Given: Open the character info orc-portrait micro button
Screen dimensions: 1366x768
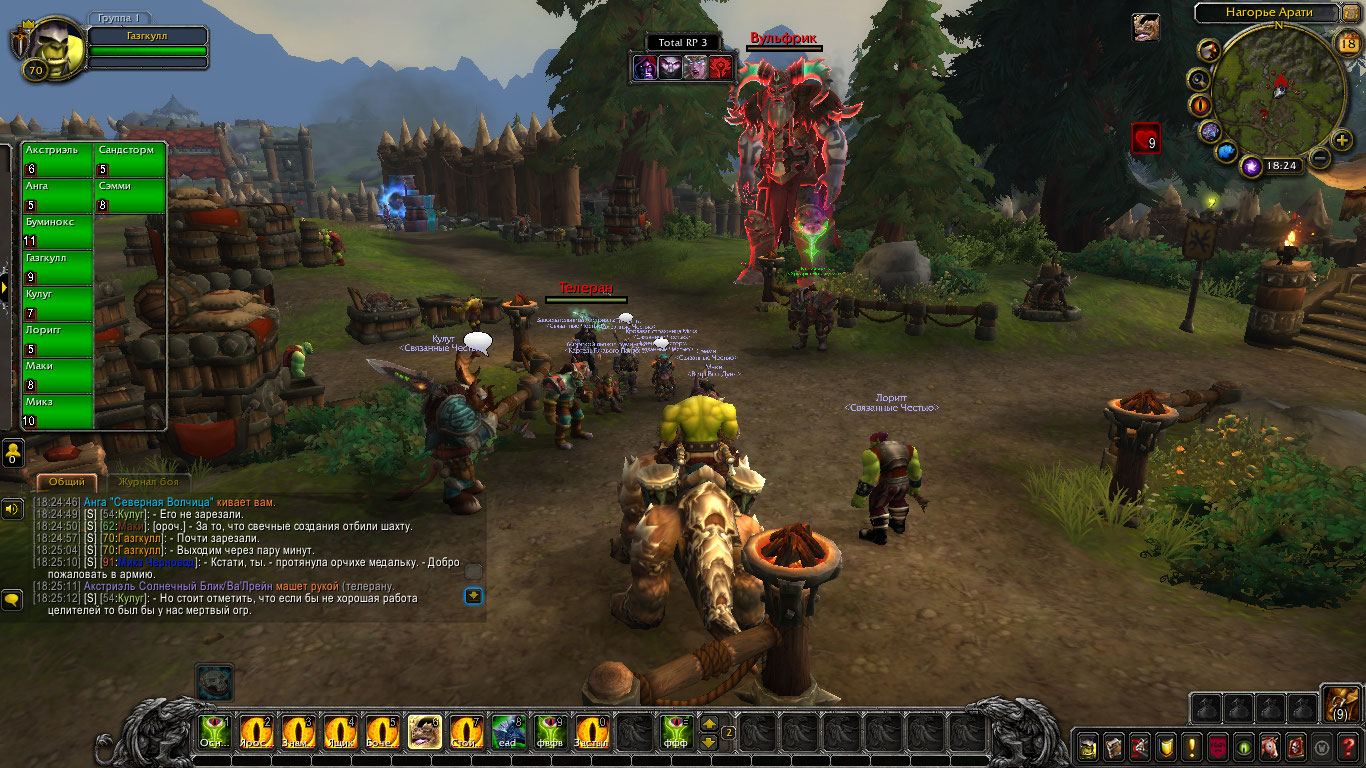Looking at the screenshot, I should pyautogui.click(x=1088, y=746).
